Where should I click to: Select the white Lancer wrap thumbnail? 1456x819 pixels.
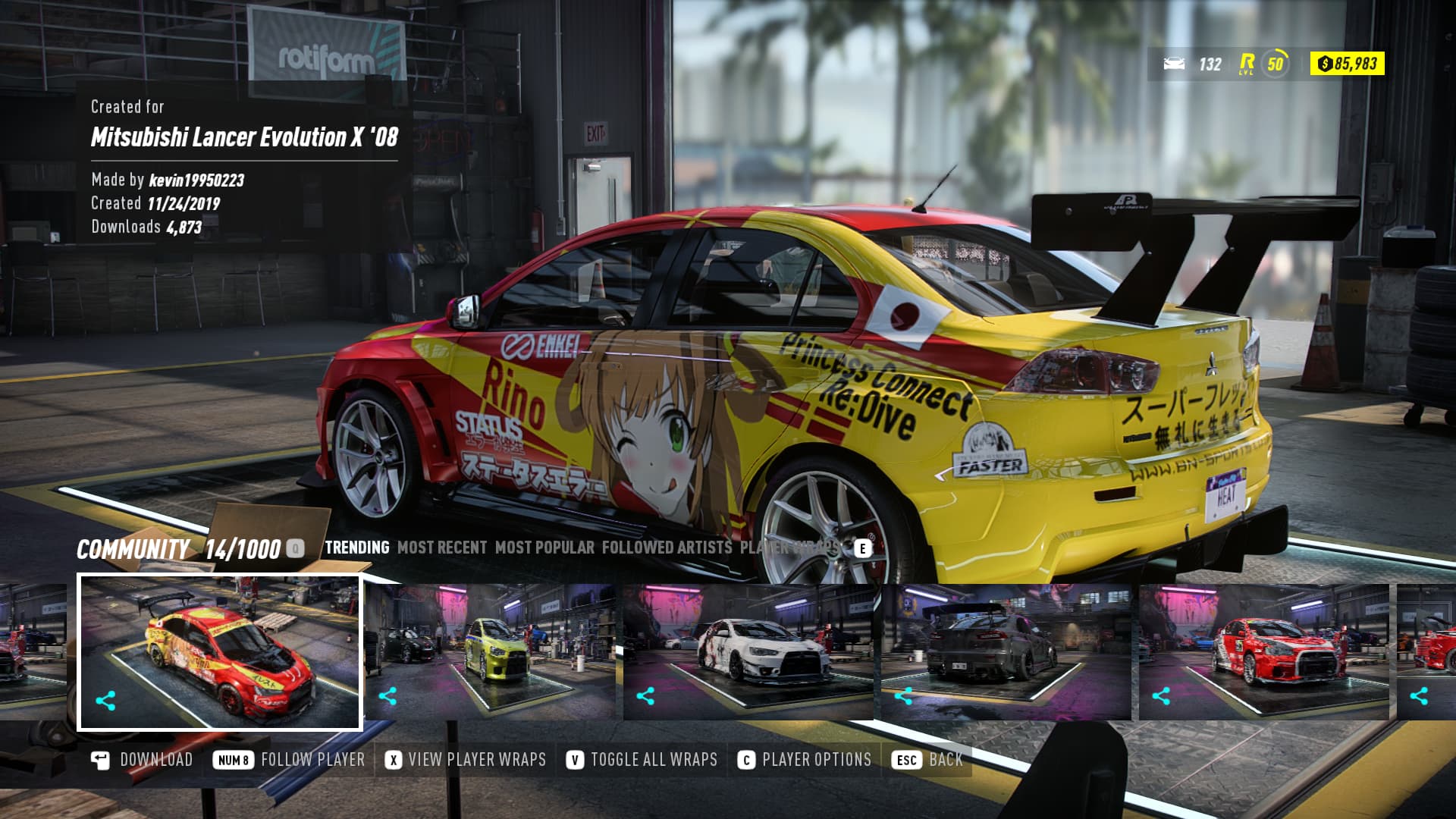748,651
